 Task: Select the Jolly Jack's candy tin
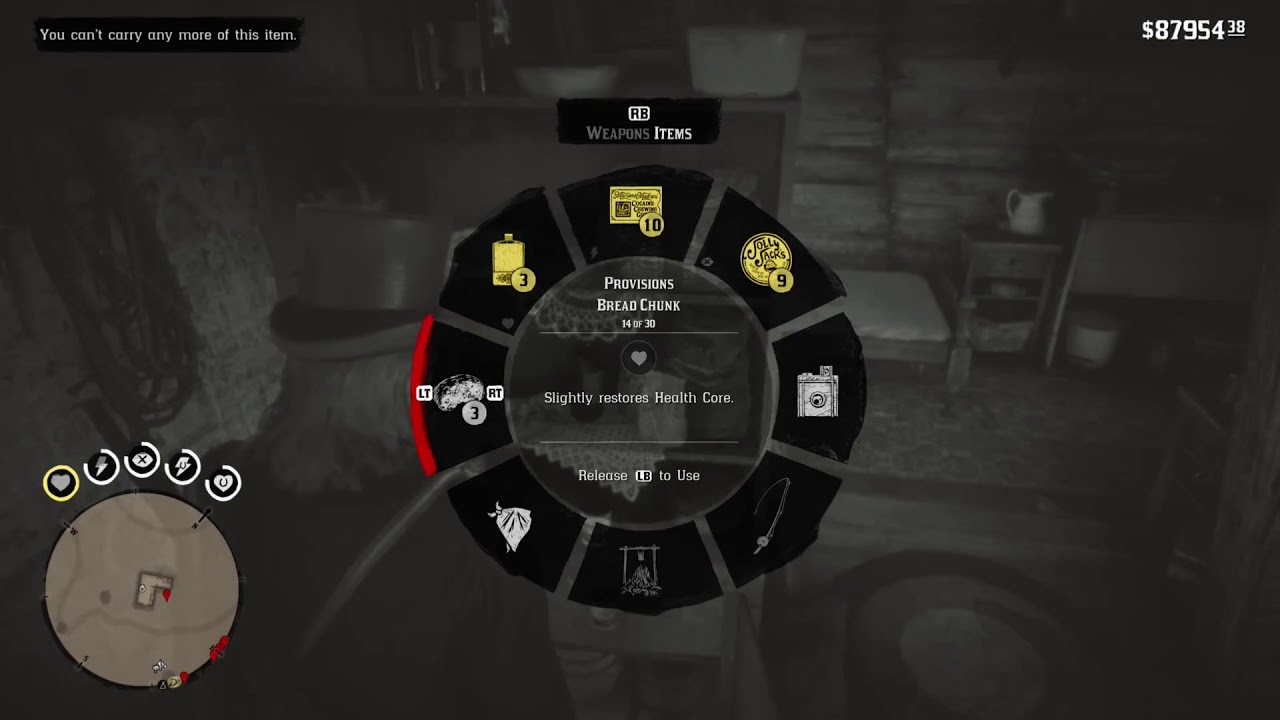coord(765,259)
